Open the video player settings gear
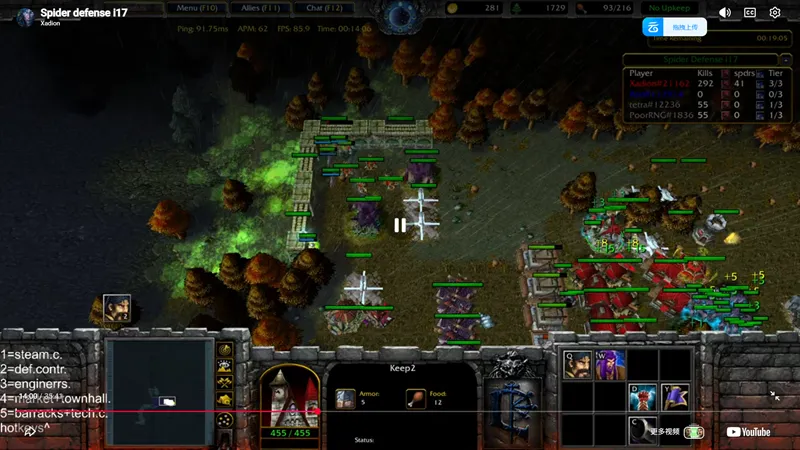Image resolution: width=800 pixels, height=450 pixels. [775, 13]
